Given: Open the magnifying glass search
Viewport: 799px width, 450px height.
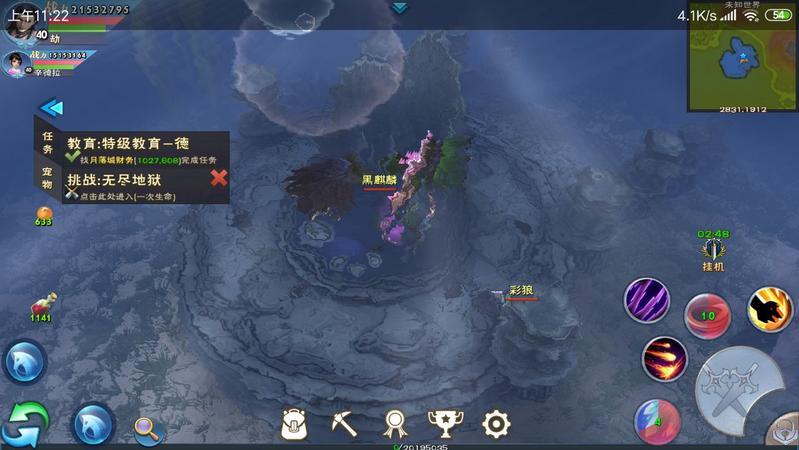Looking at the screenshot, I should tap(148, 428).
